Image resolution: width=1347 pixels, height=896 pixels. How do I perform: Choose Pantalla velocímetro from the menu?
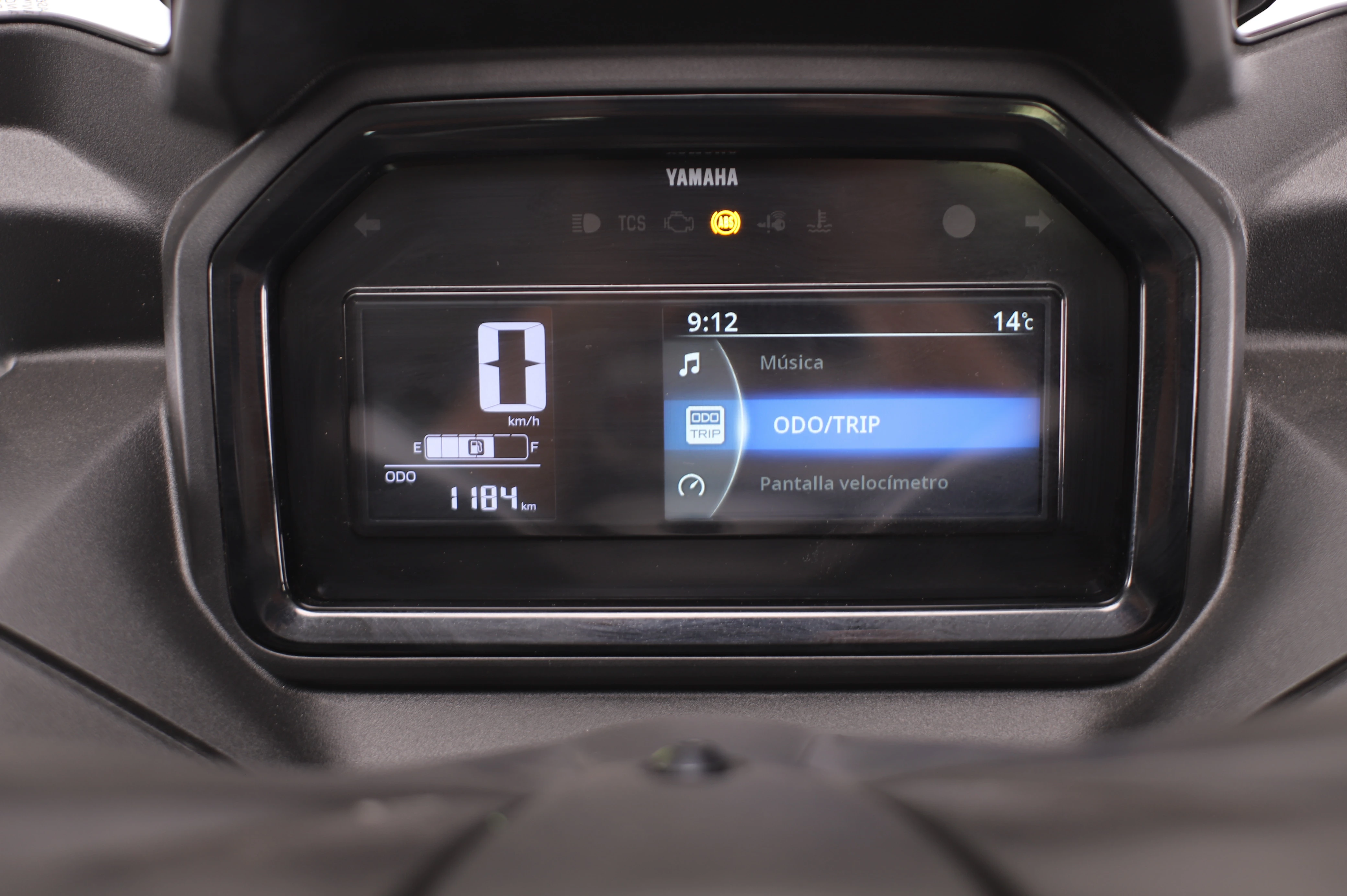(853, 484)
